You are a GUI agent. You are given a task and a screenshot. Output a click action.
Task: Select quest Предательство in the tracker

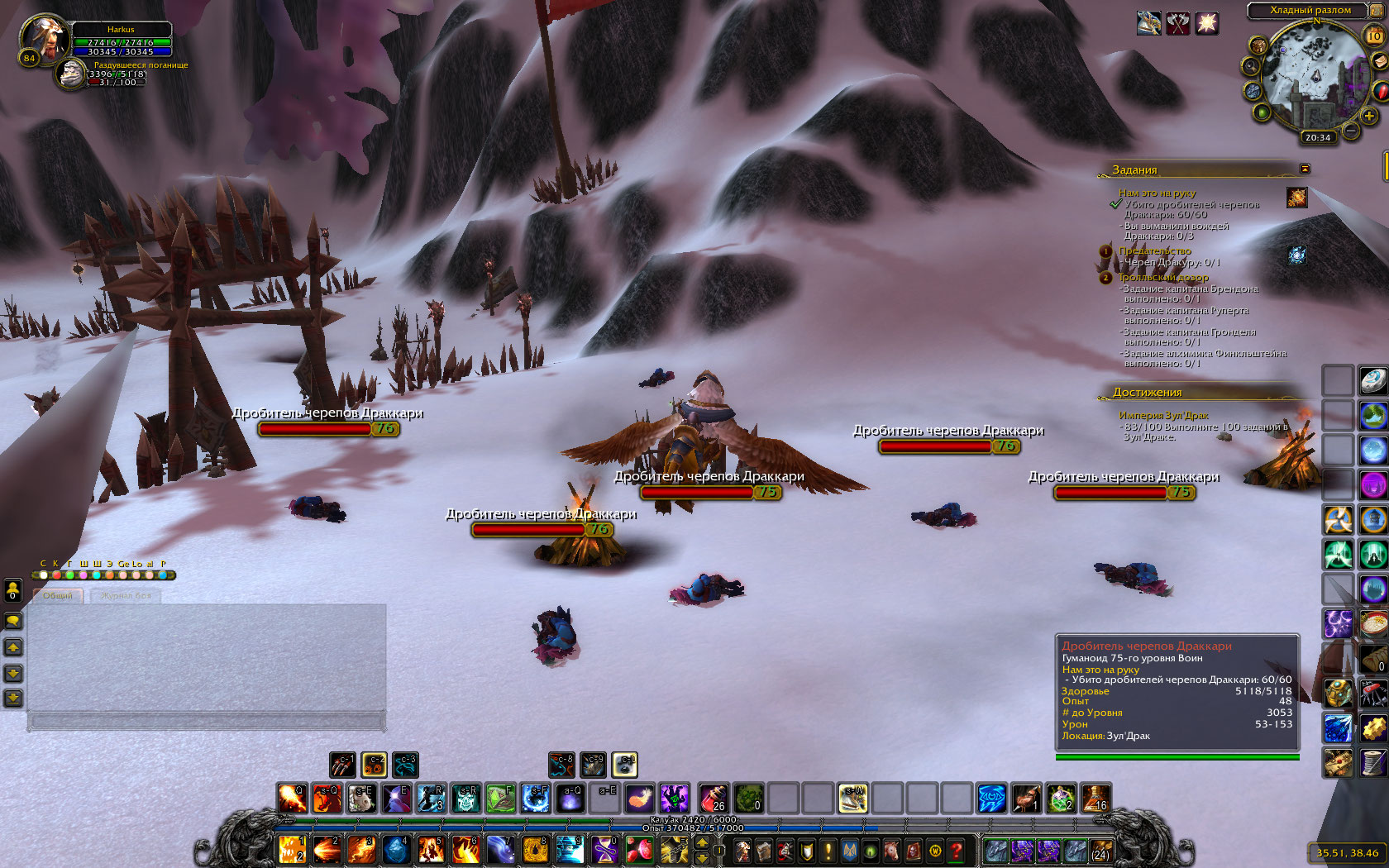pyautogui.click(x=1154, y=250)
